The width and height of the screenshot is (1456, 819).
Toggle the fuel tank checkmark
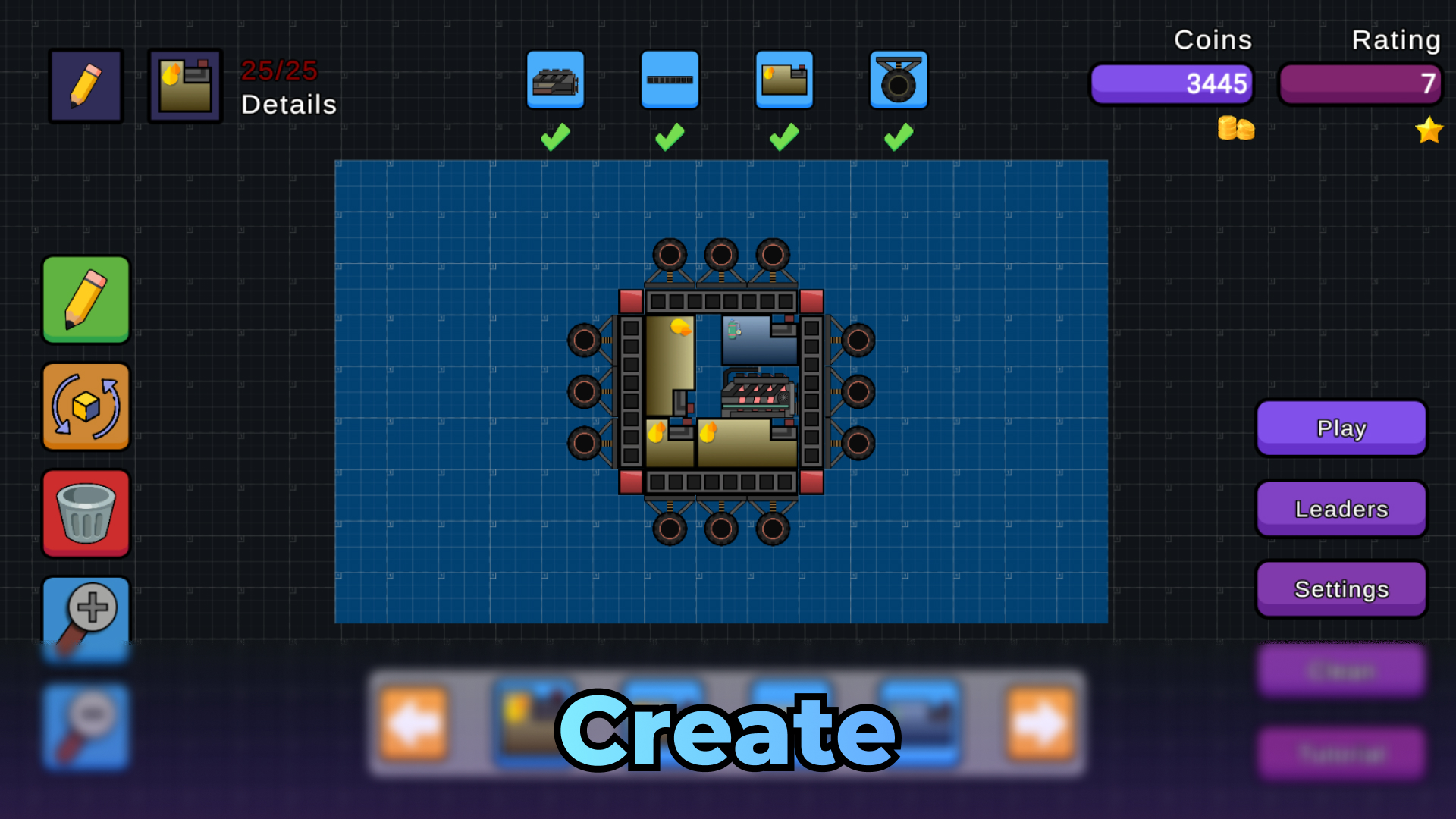[x=783, y=135]
